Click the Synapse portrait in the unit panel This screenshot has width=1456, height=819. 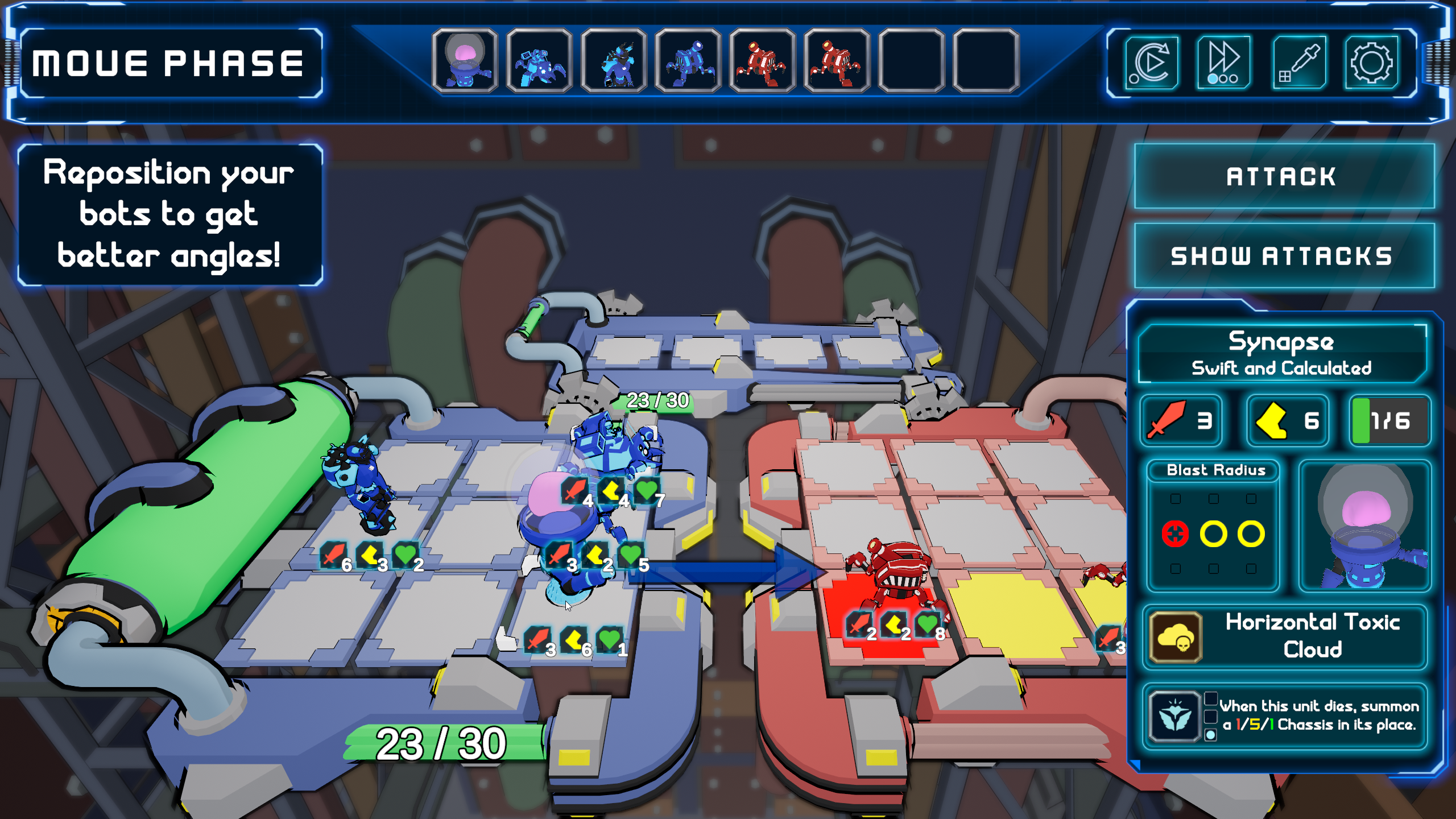[x=1365, y=526]
